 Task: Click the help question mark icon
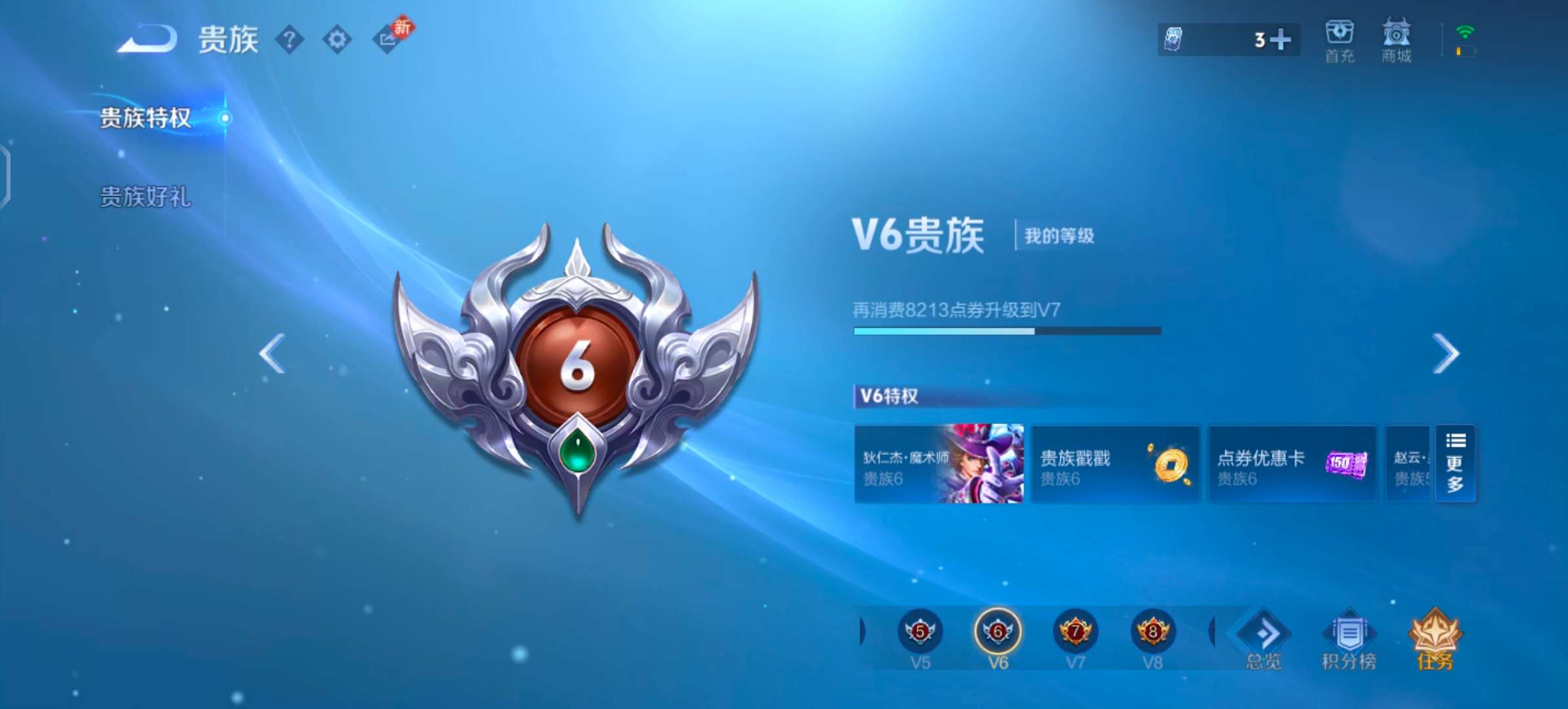click(289, 41)
